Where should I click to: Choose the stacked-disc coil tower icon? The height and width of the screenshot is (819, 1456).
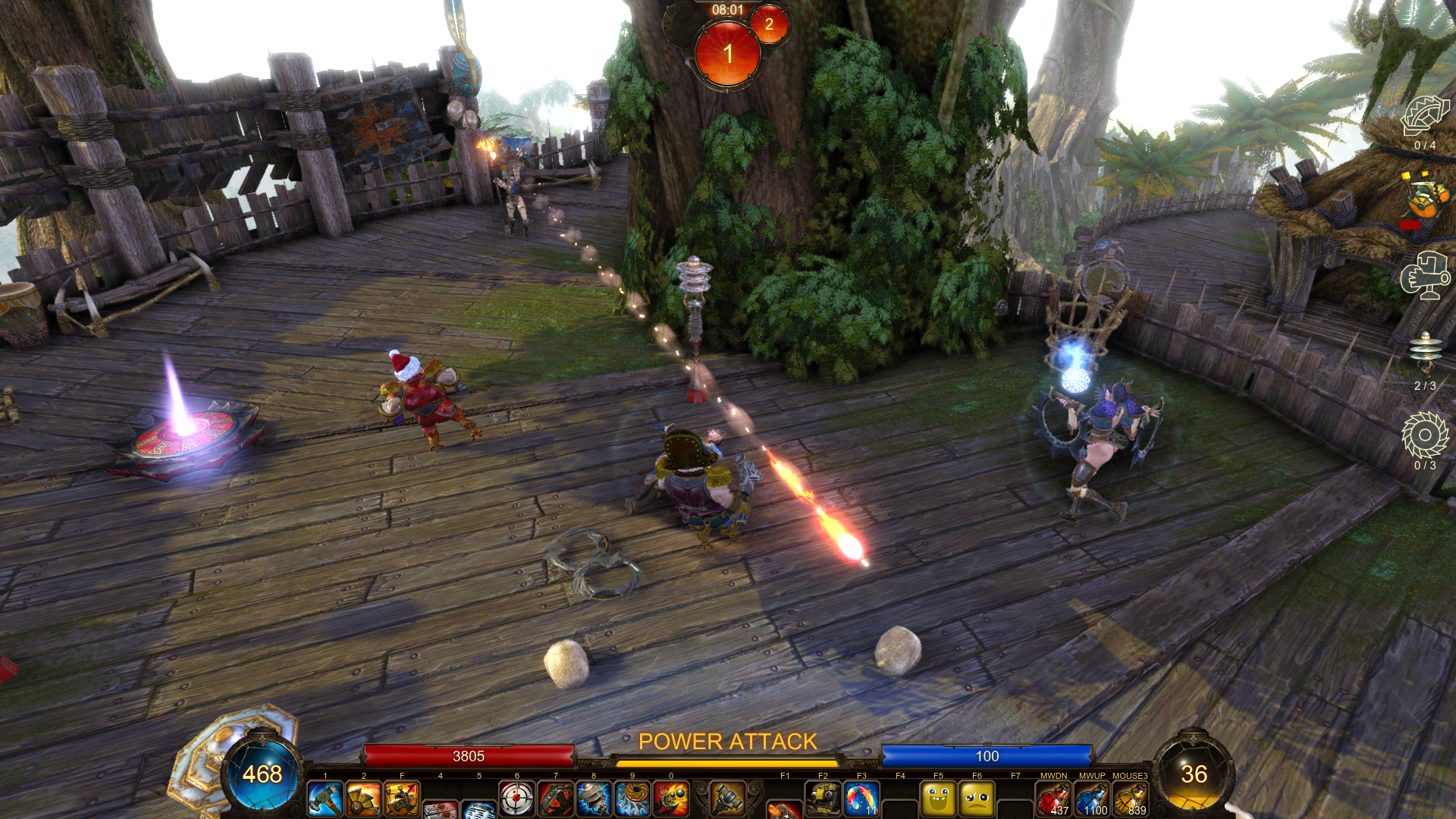click(x=1424, y=353)
